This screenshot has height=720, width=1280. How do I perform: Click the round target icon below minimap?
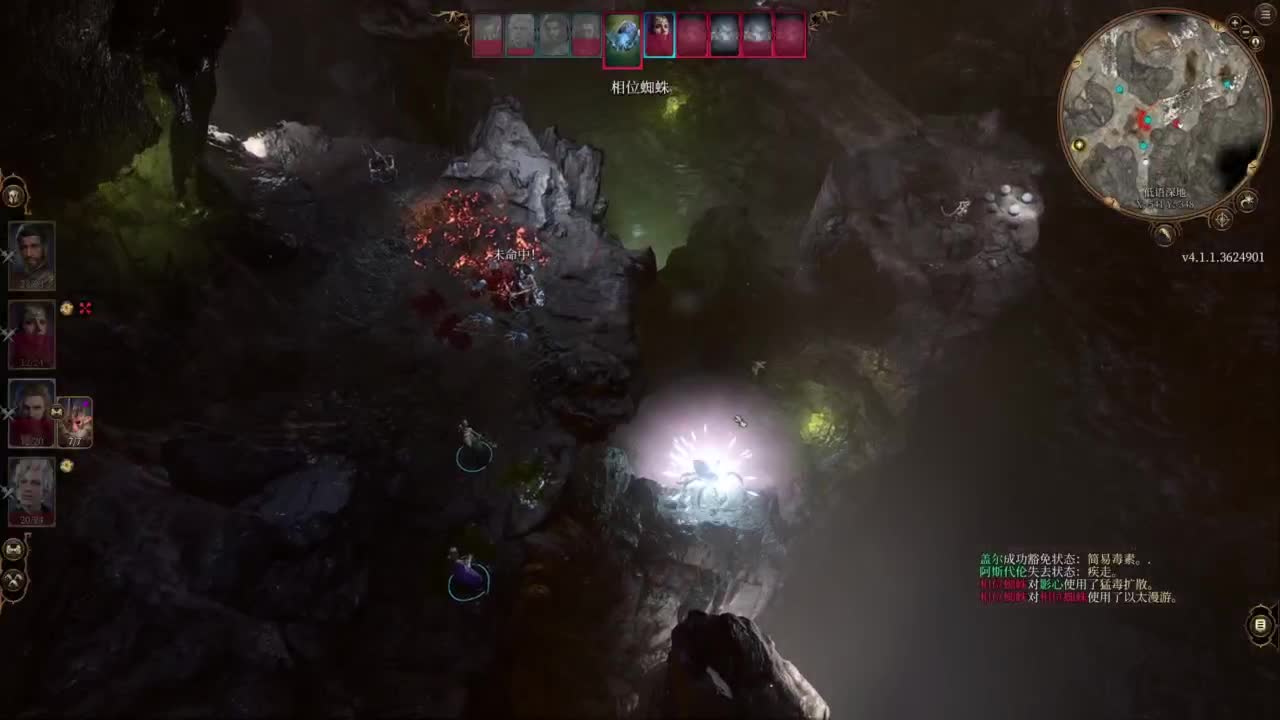tap(1221, 219)
